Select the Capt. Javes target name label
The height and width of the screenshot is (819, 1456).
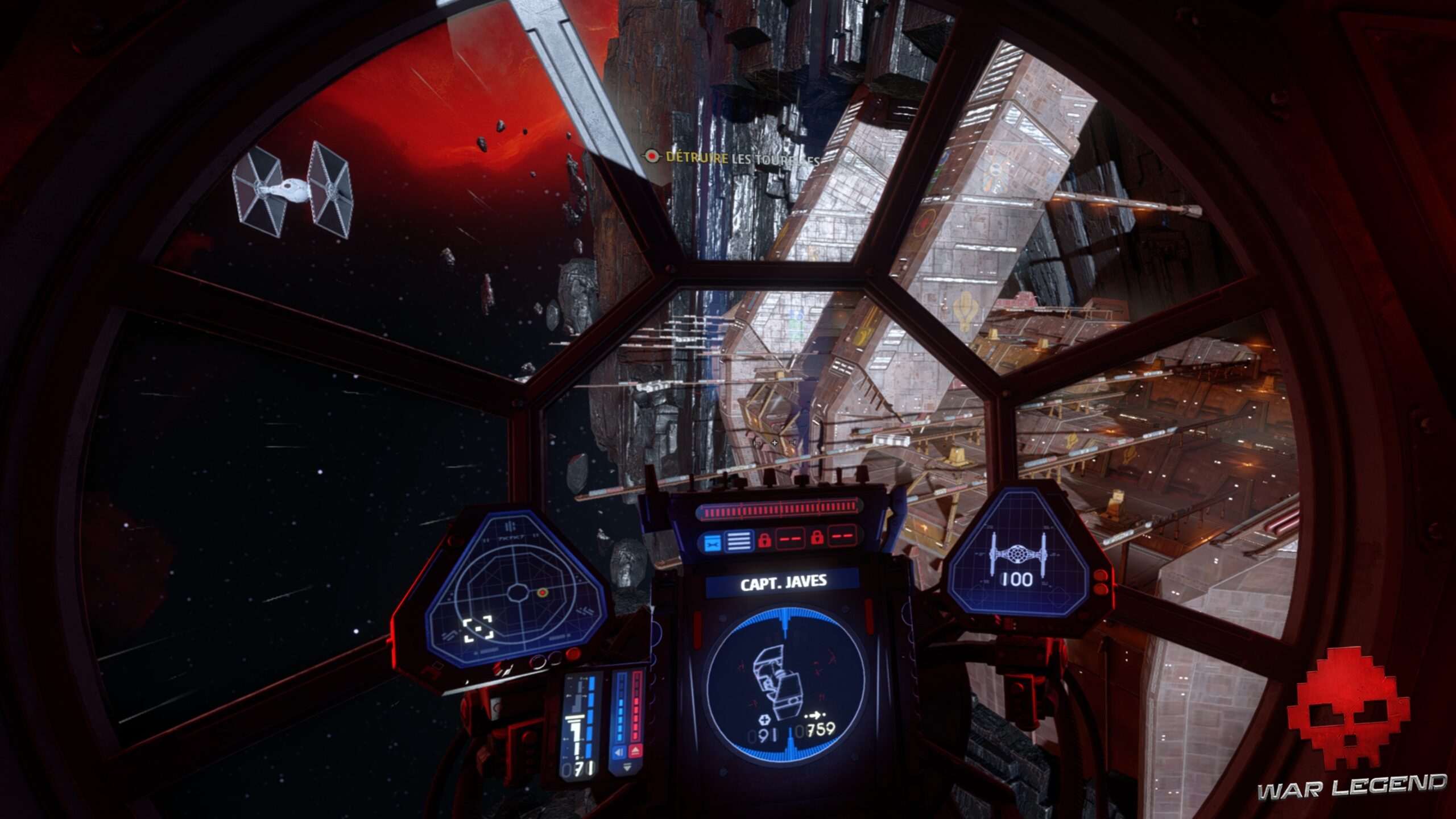[783, 584]
